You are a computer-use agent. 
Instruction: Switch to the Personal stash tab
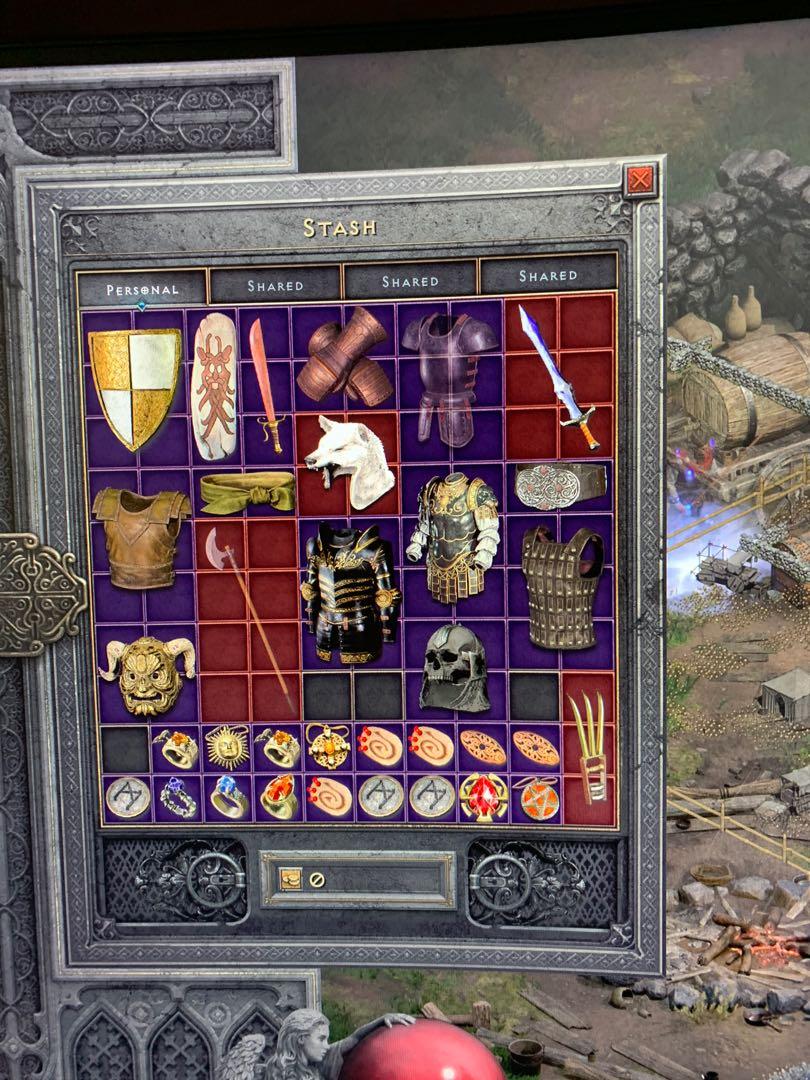pos(142,289)
